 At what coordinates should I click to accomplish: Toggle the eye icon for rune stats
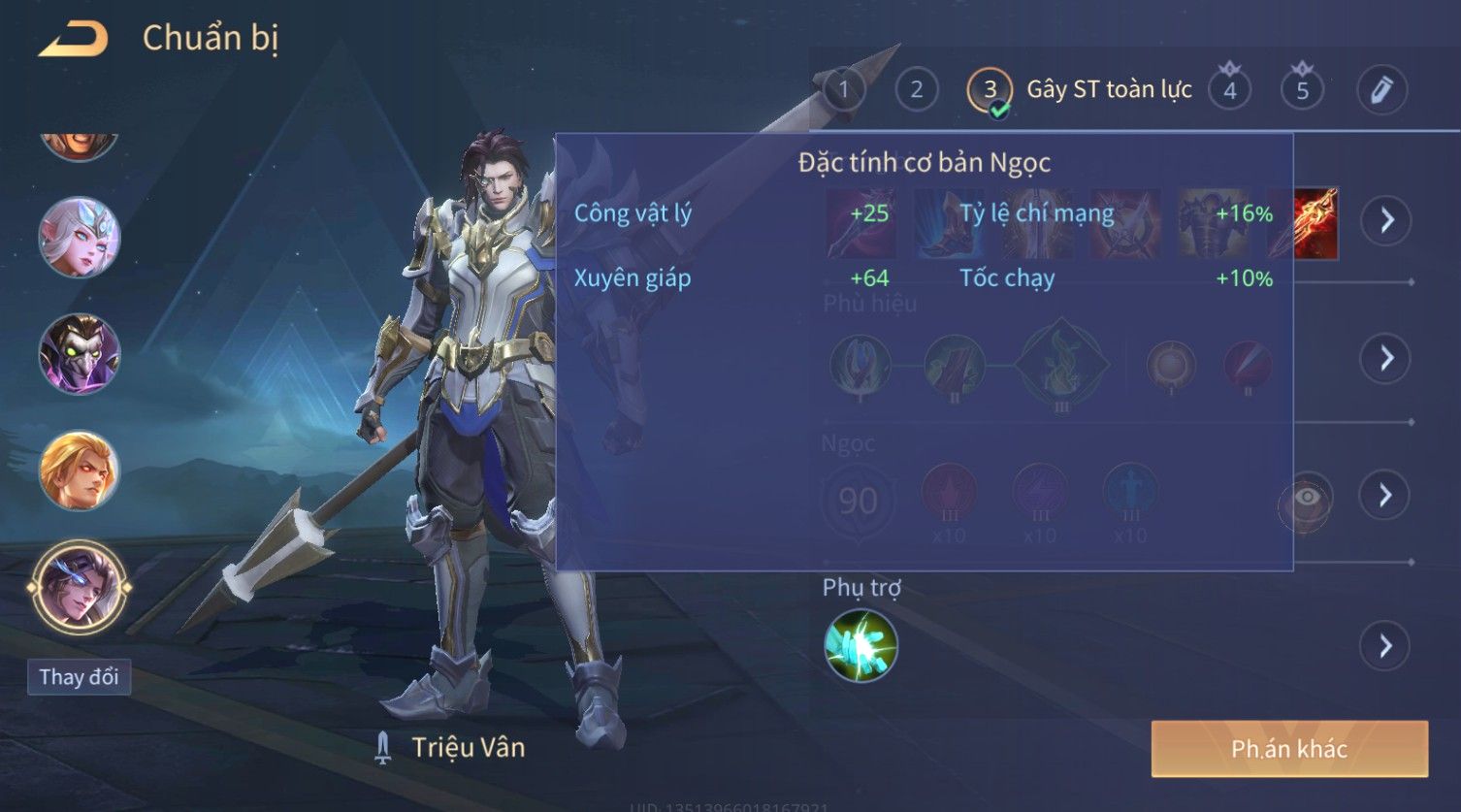tap(1307, 498)
